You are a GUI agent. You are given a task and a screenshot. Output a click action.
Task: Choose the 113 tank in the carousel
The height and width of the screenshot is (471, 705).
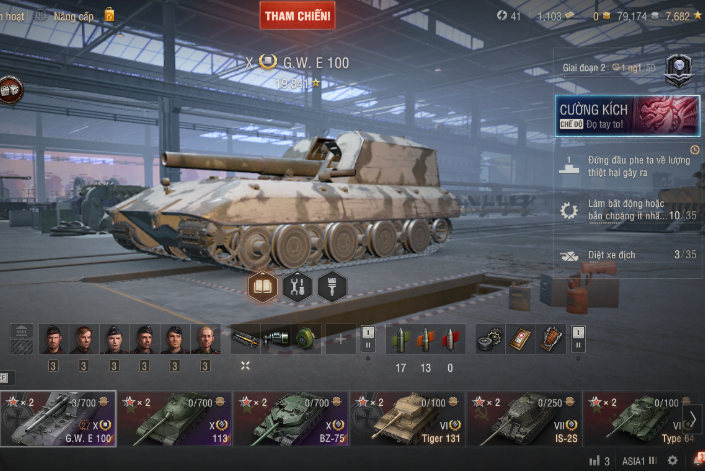point(175,418)
